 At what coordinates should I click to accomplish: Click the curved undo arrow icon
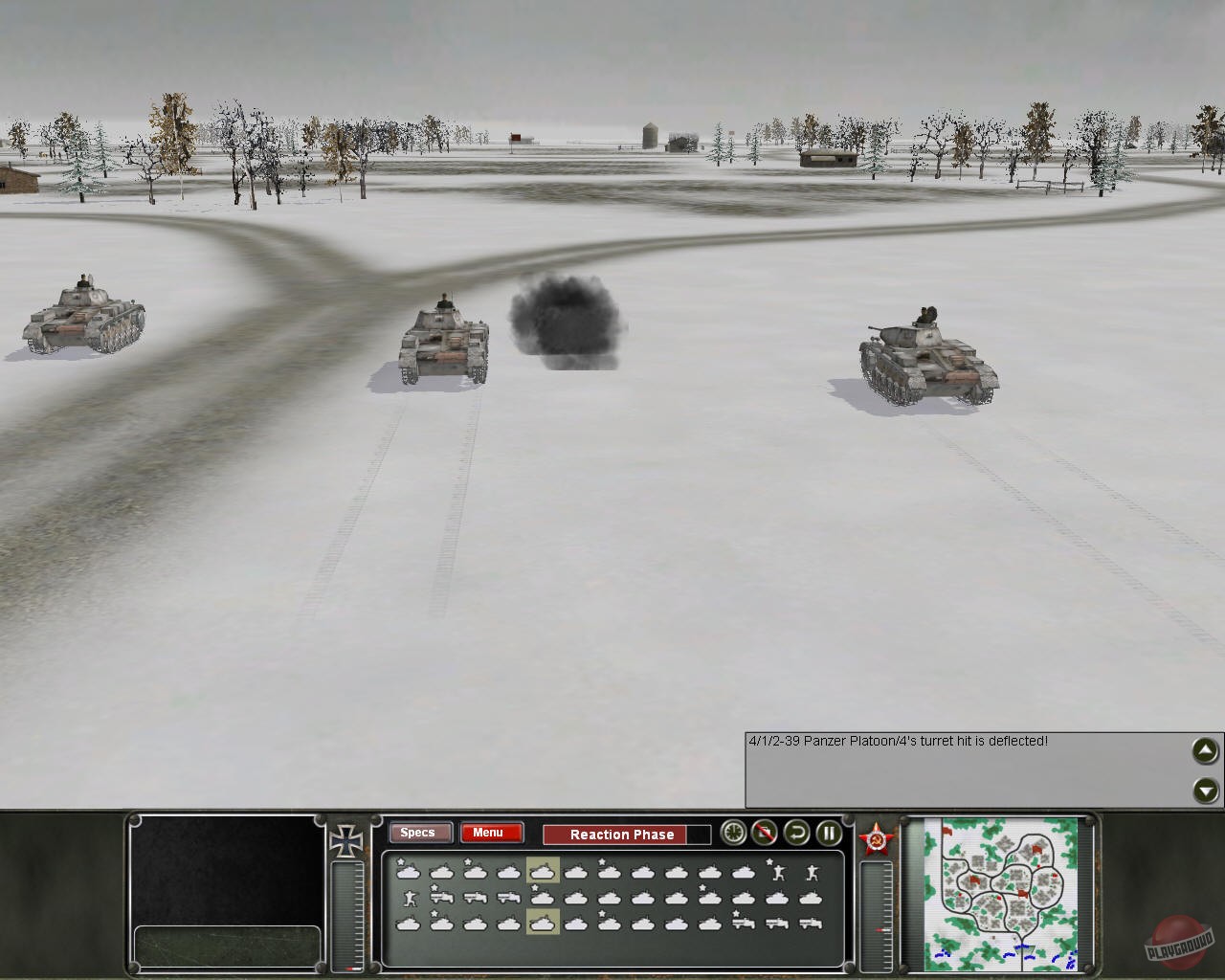click(x=796, y=834)
